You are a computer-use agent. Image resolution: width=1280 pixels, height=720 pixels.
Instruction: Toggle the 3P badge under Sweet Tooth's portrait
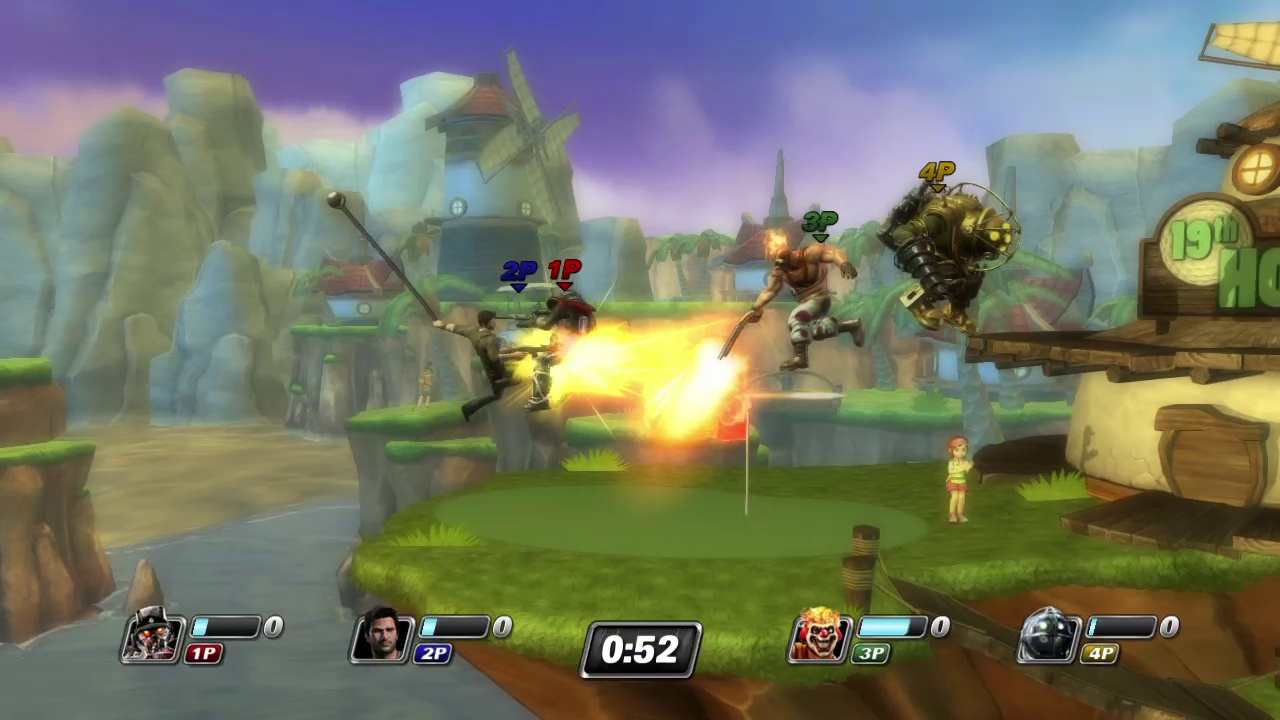point(870,654)
